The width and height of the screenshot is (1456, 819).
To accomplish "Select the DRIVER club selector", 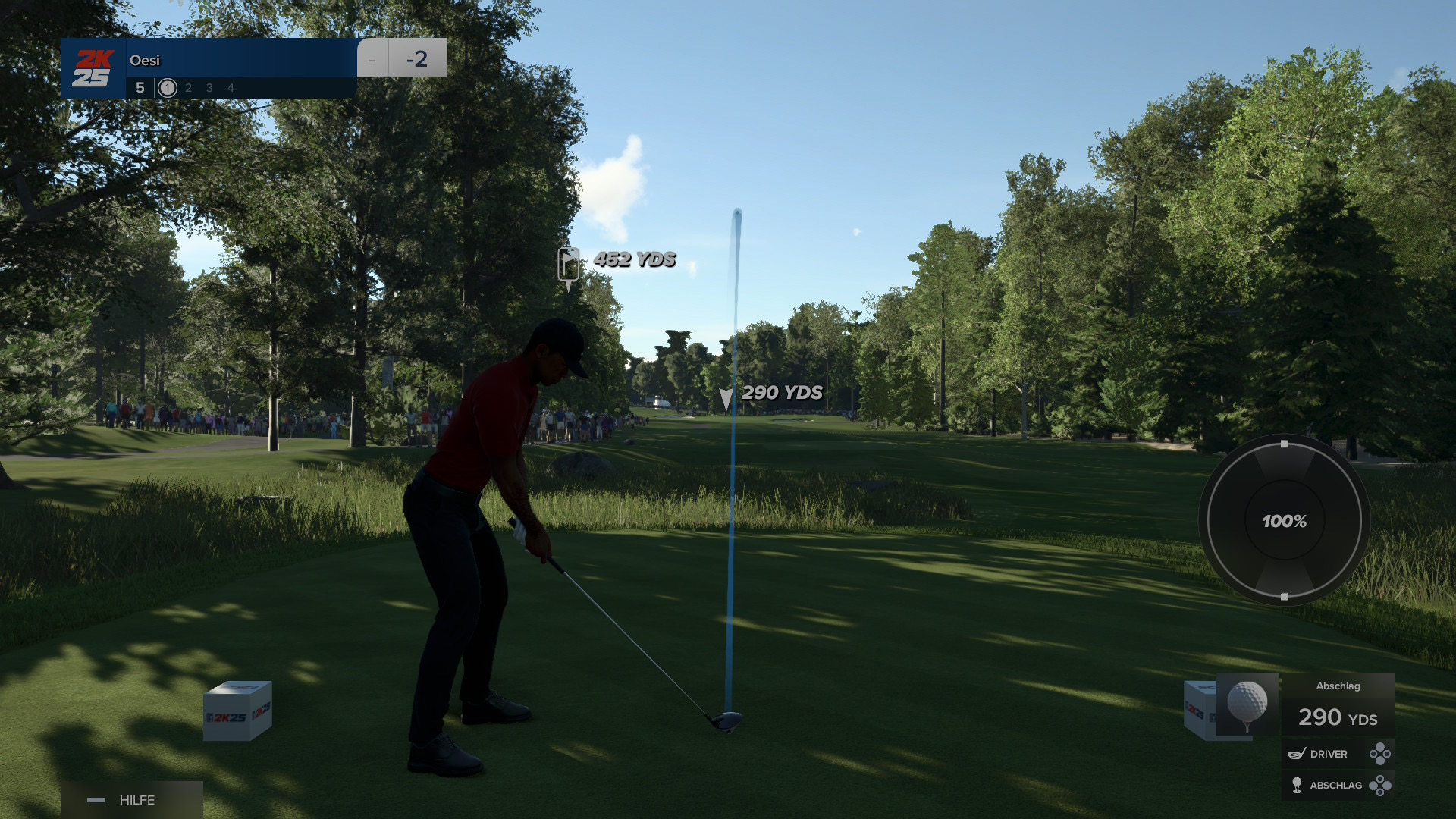I will [x=1338, y=754].
